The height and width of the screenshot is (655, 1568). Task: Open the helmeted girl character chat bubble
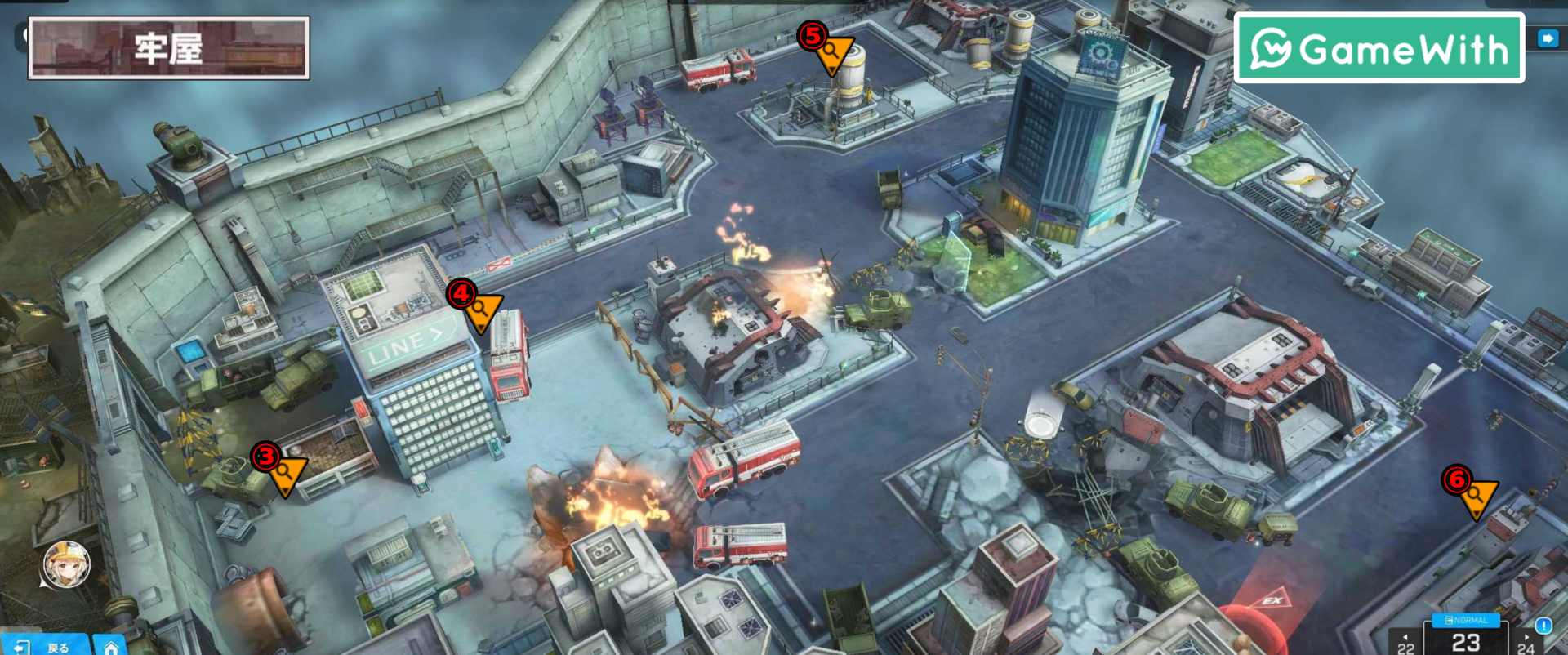point(66,564)
